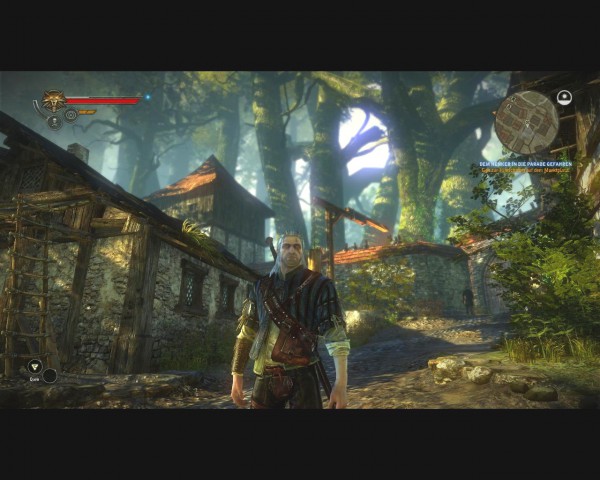The height and width of the screenshot is (480, 600).
Task: Click the sun time-of-day icon
Action: point(564,98)
